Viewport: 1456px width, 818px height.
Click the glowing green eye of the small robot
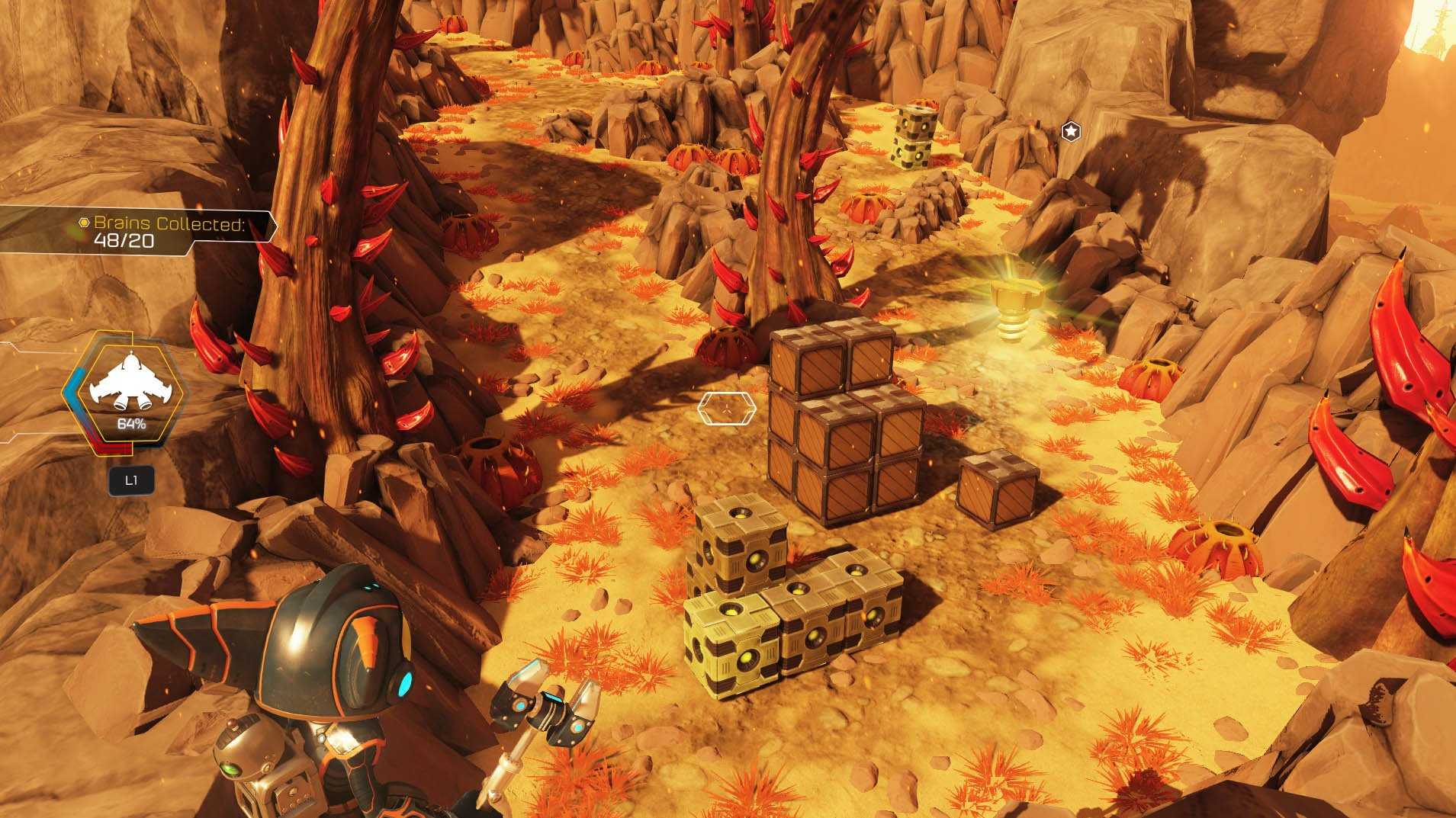233,770
